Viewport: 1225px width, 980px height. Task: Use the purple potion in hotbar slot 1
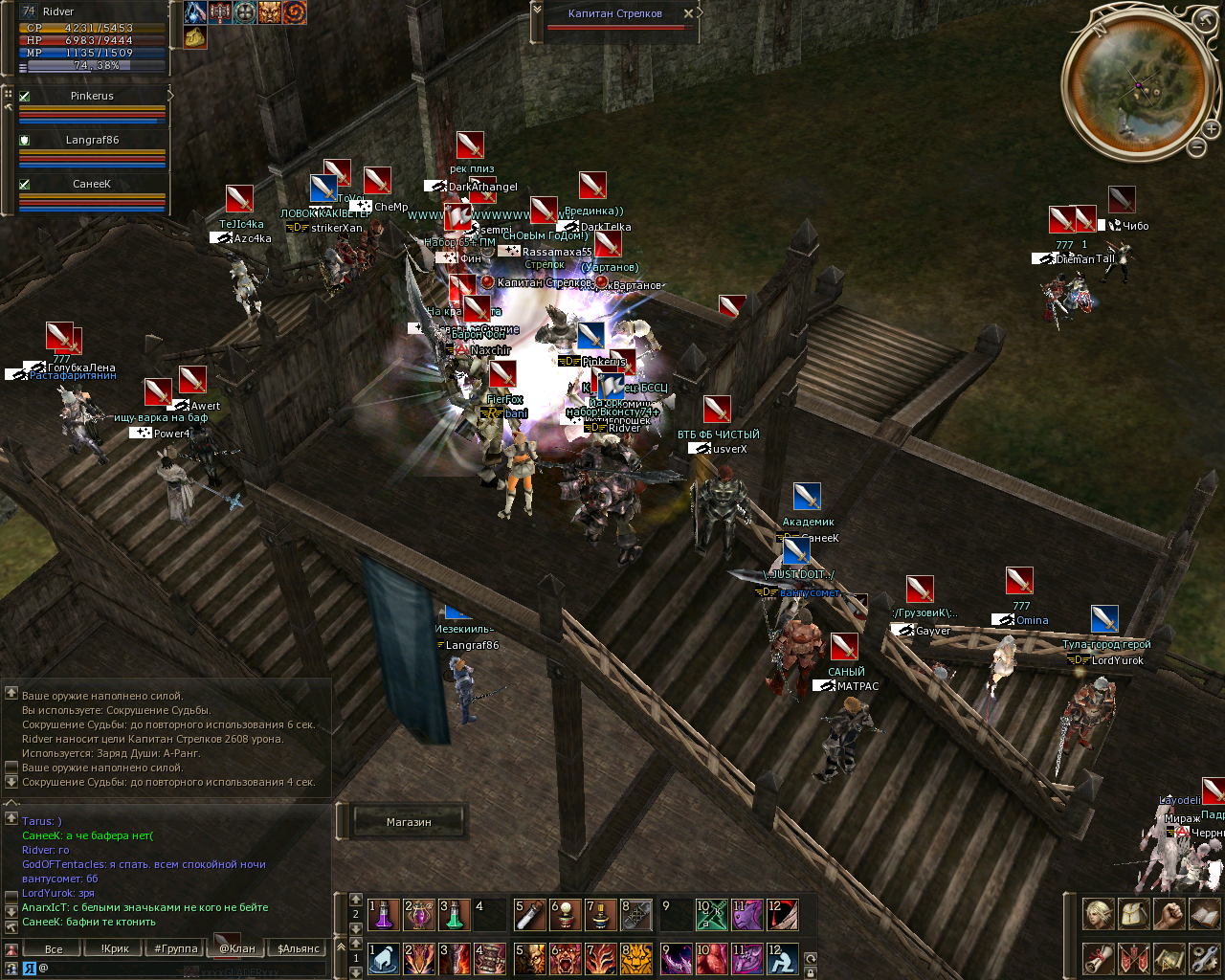(x=384, y=915)
